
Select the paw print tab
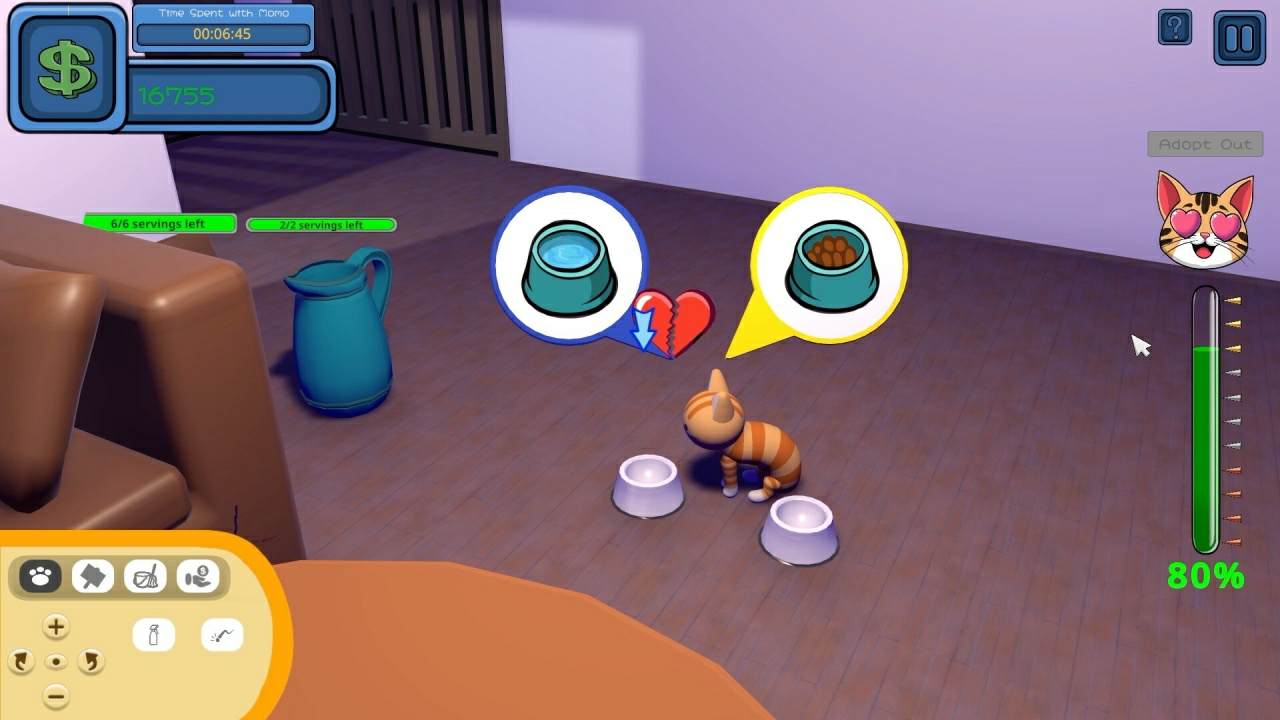(x=40, y=576)
